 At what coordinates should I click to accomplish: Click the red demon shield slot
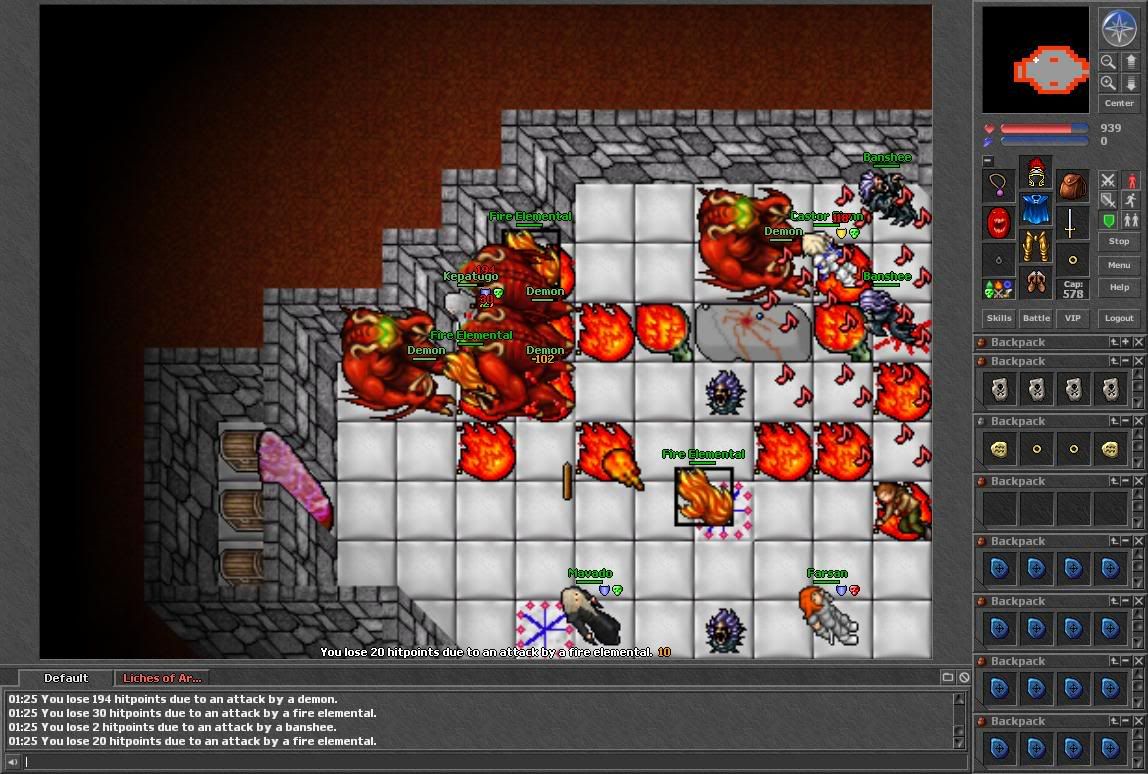(x=999, y=222)
